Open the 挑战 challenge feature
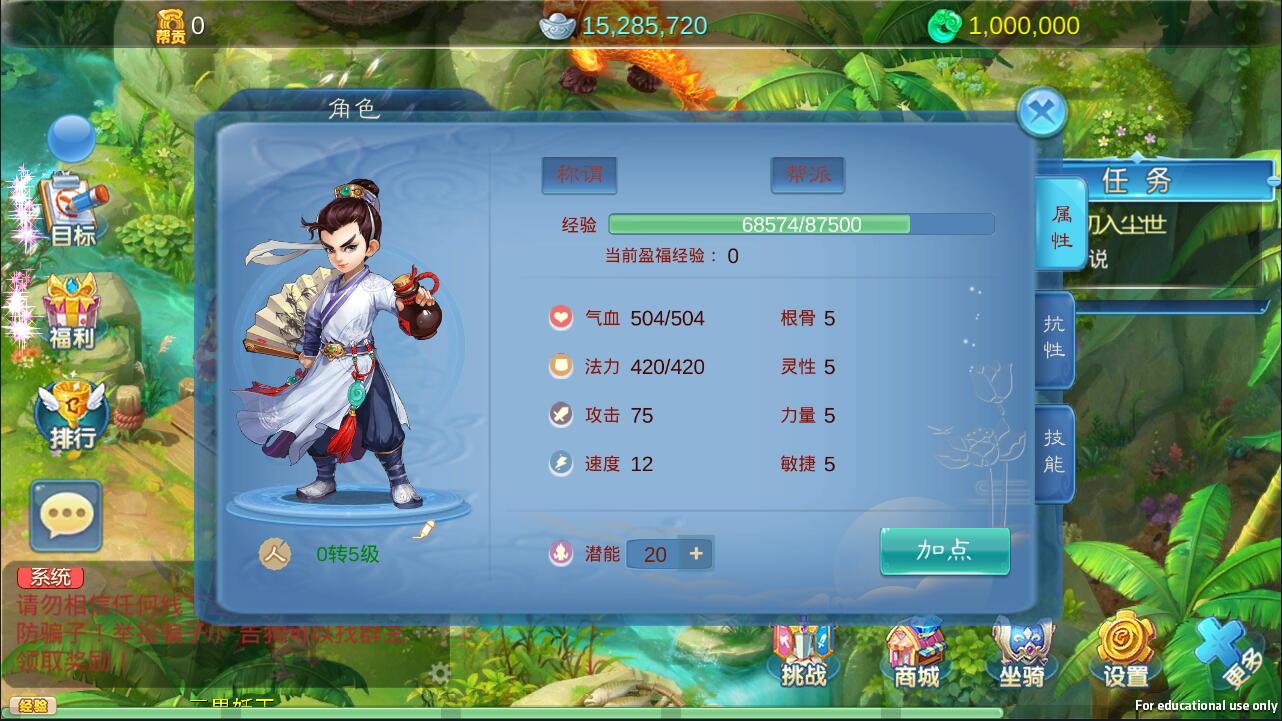The image size is (1282, 721). click(803, 655)
